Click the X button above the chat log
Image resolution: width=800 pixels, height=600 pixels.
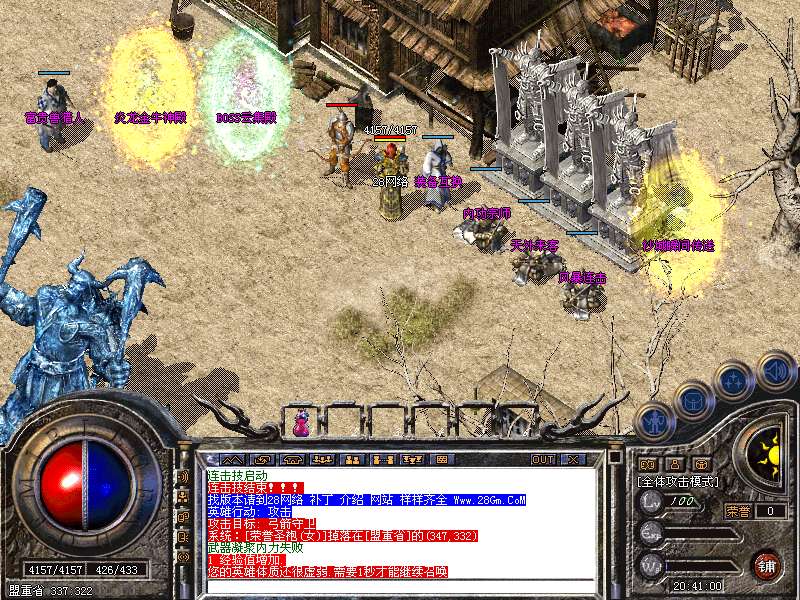pos(573,459)
